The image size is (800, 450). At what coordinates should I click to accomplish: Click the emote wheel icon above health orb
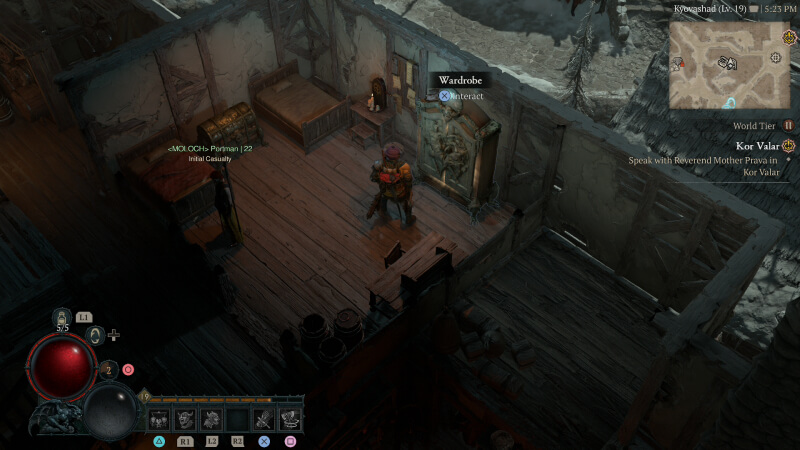97,335
